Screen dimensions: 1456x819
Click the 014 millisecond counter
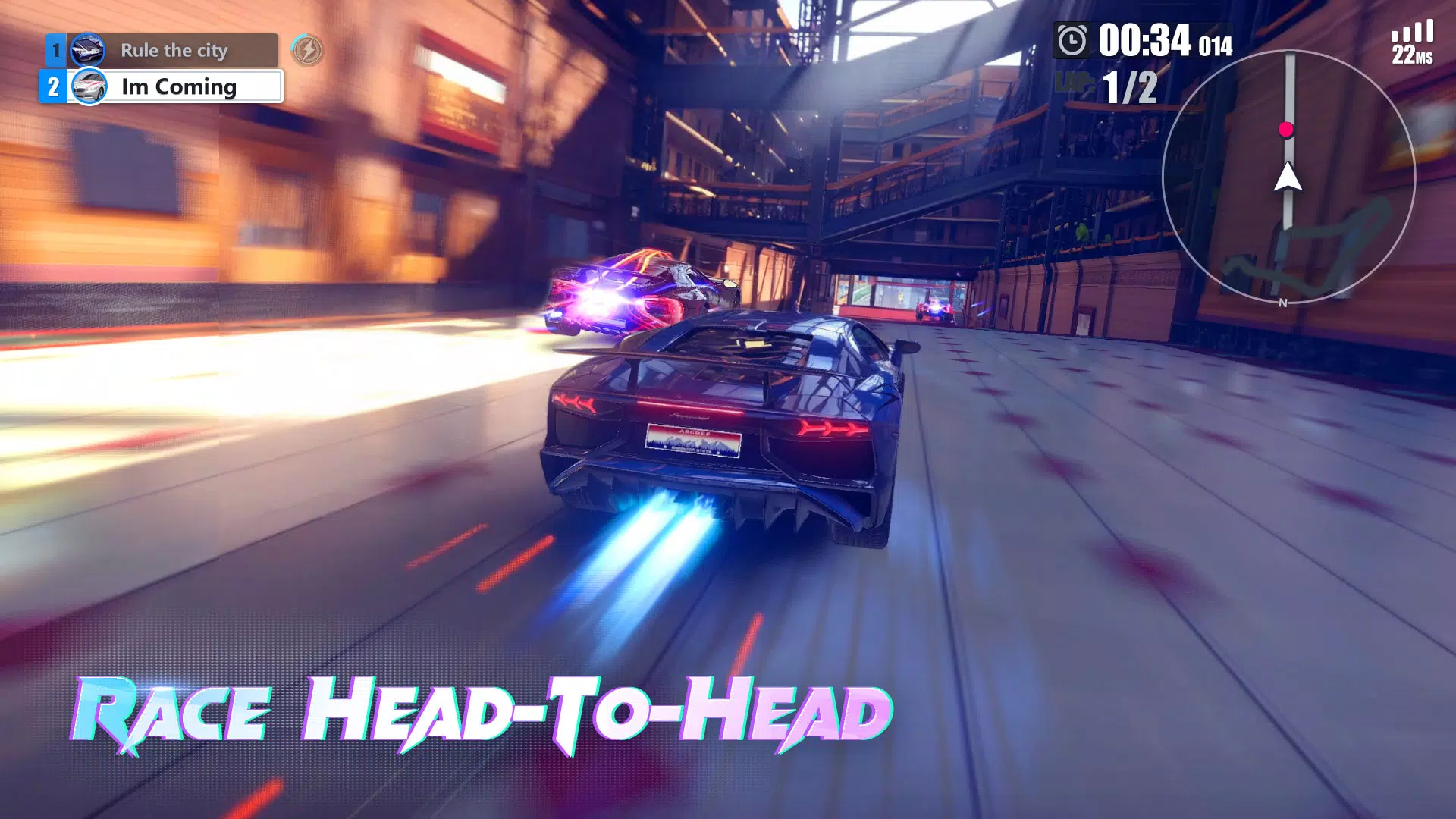coord(1217,45)
